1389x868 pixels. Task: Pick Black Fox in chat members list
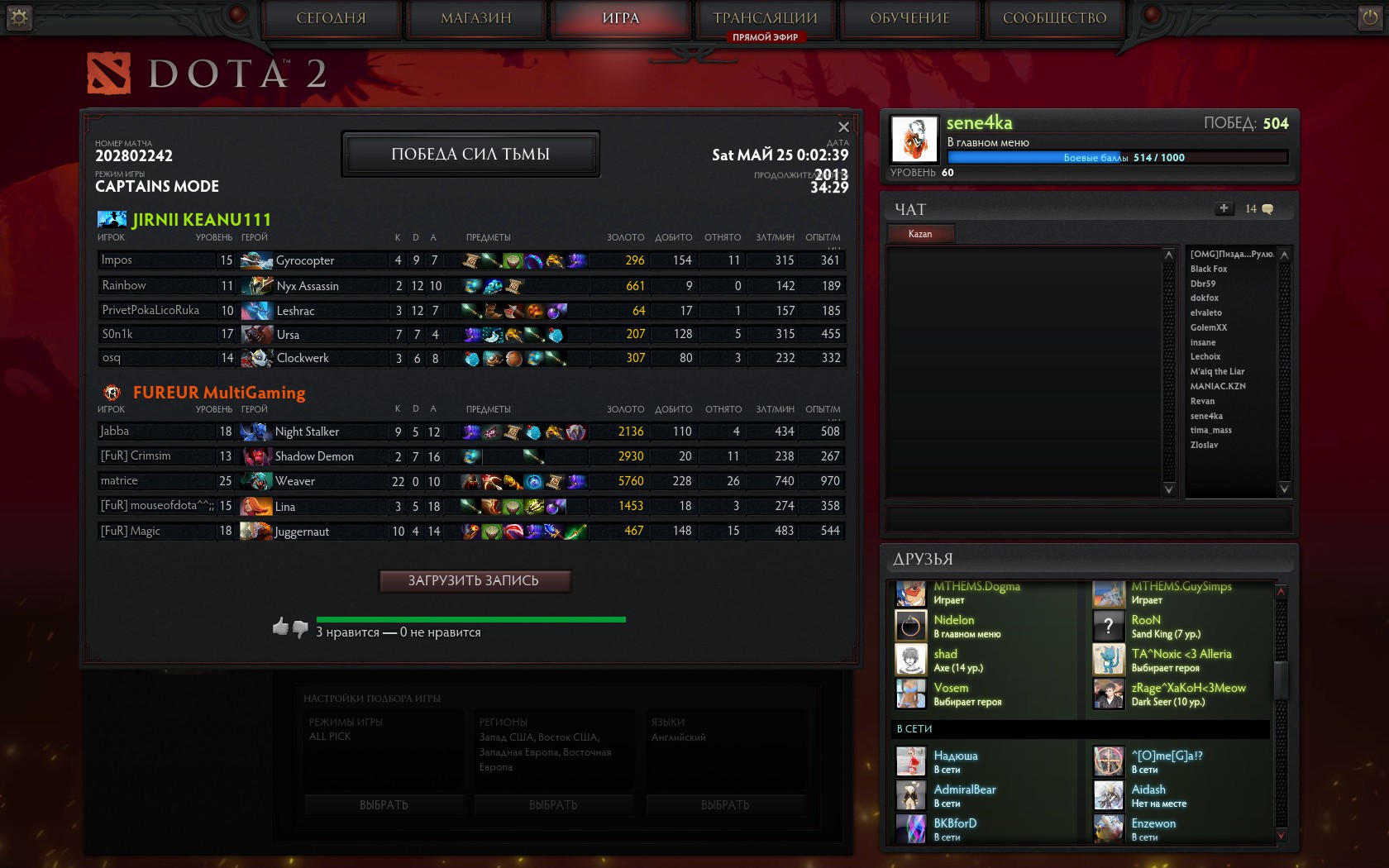click(1209, 269)
